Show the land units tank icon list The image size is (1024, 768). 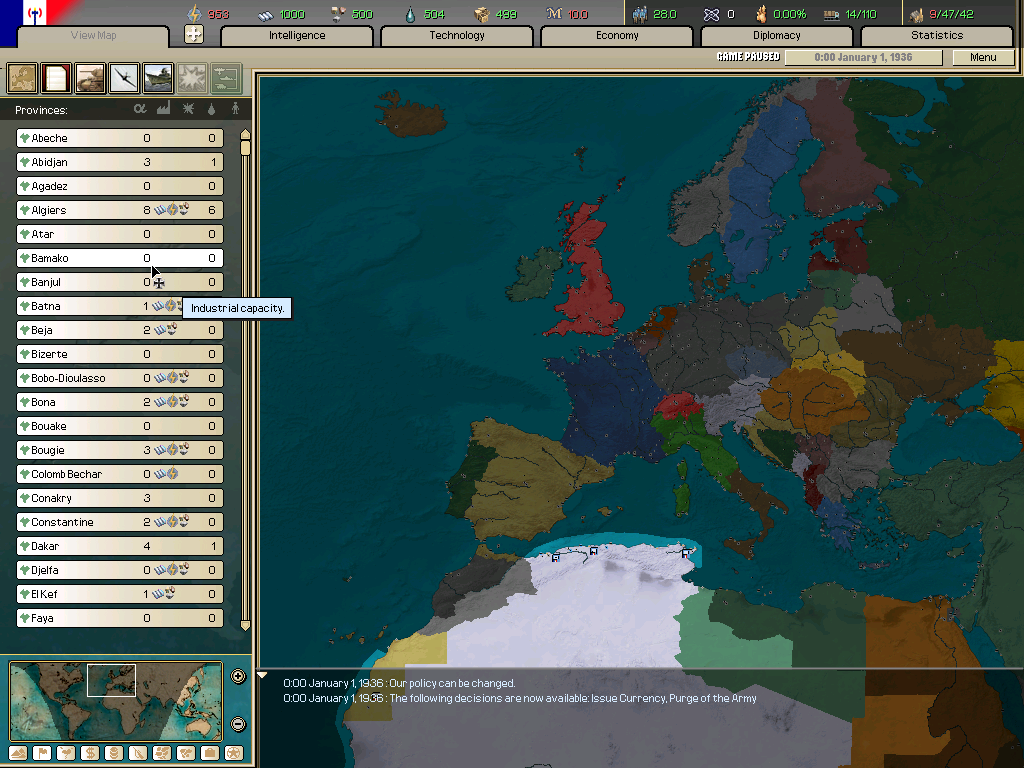(x=90, y=77)
